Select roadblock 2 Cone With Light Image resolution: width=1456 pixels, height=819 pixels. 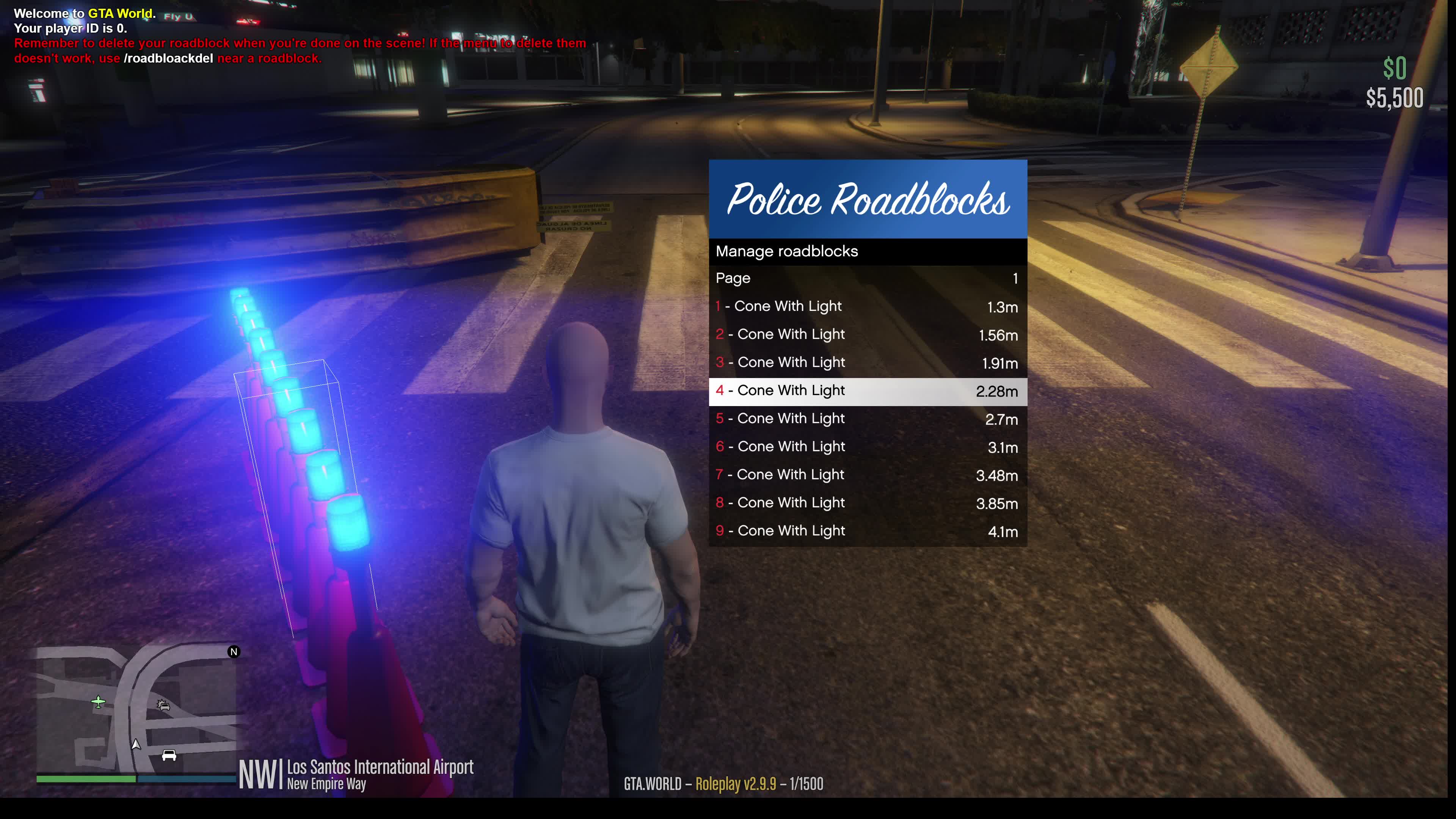coord(867,334)
